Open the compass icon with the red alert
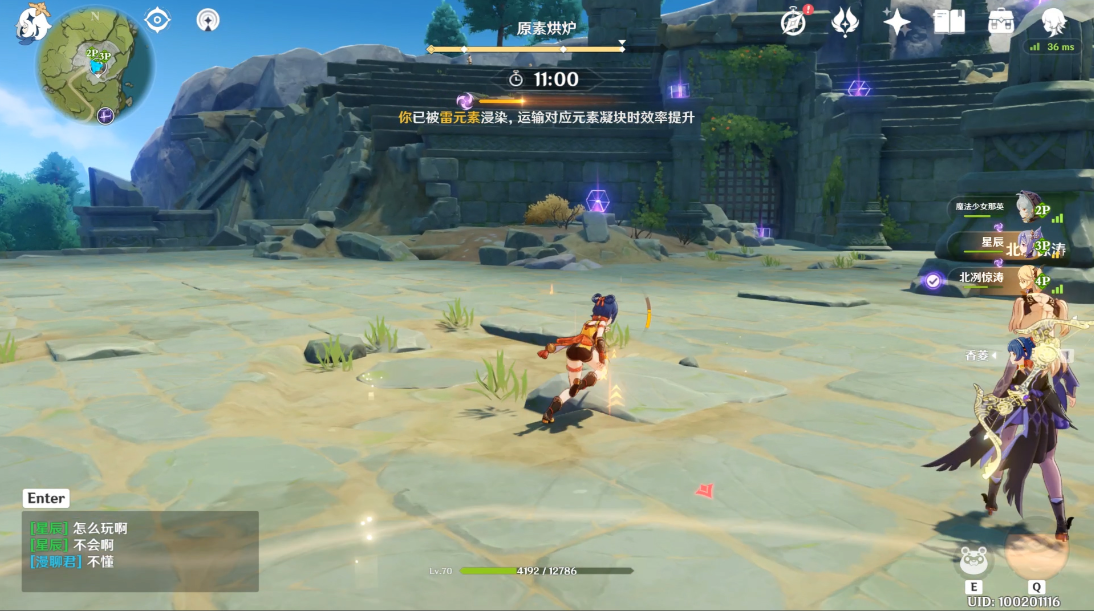This screenshot has width=1094, height=611. click(794, 22)
